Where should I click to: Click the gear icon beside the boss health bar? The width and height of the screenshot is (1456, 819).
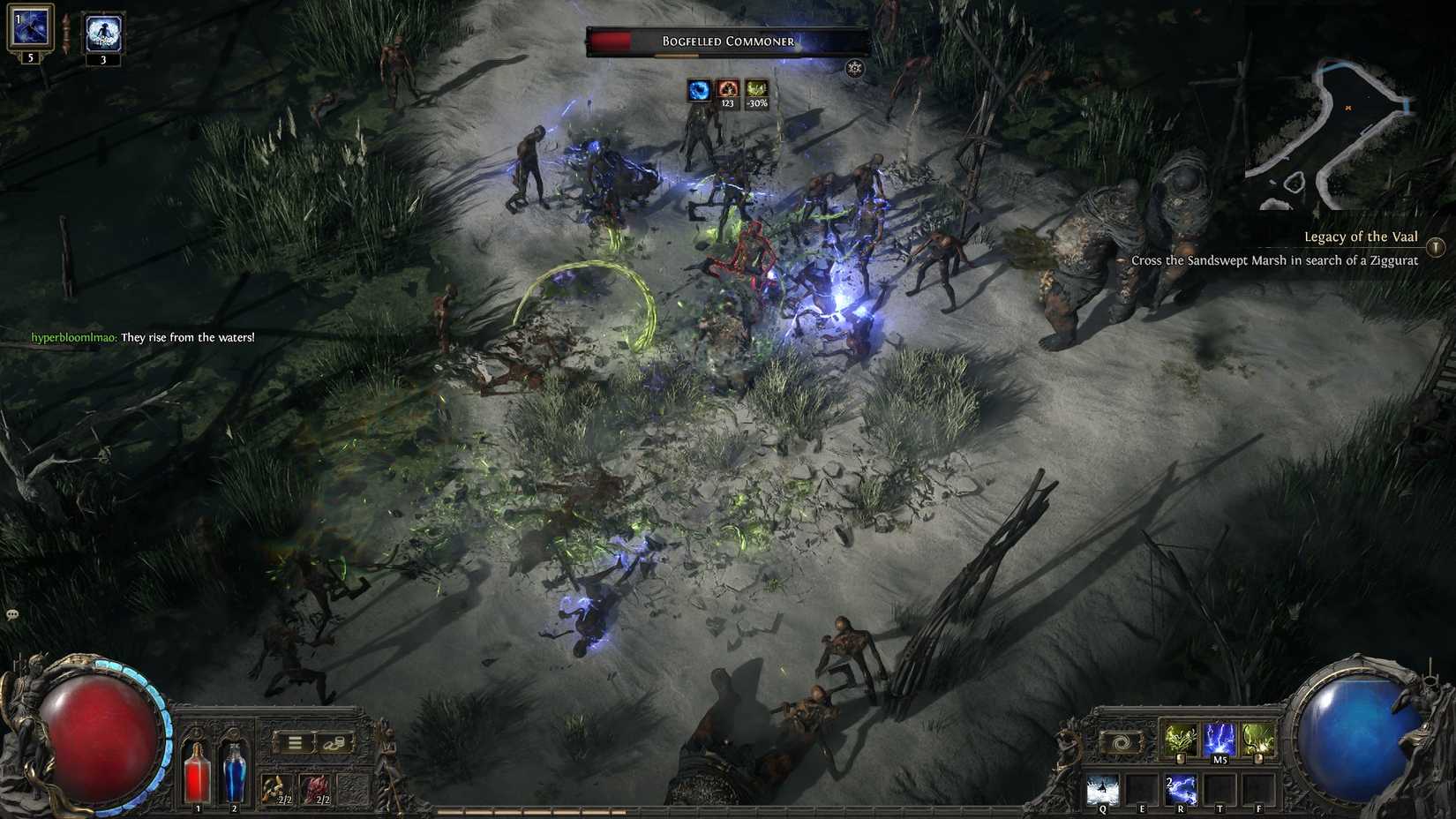coord(853,67)
